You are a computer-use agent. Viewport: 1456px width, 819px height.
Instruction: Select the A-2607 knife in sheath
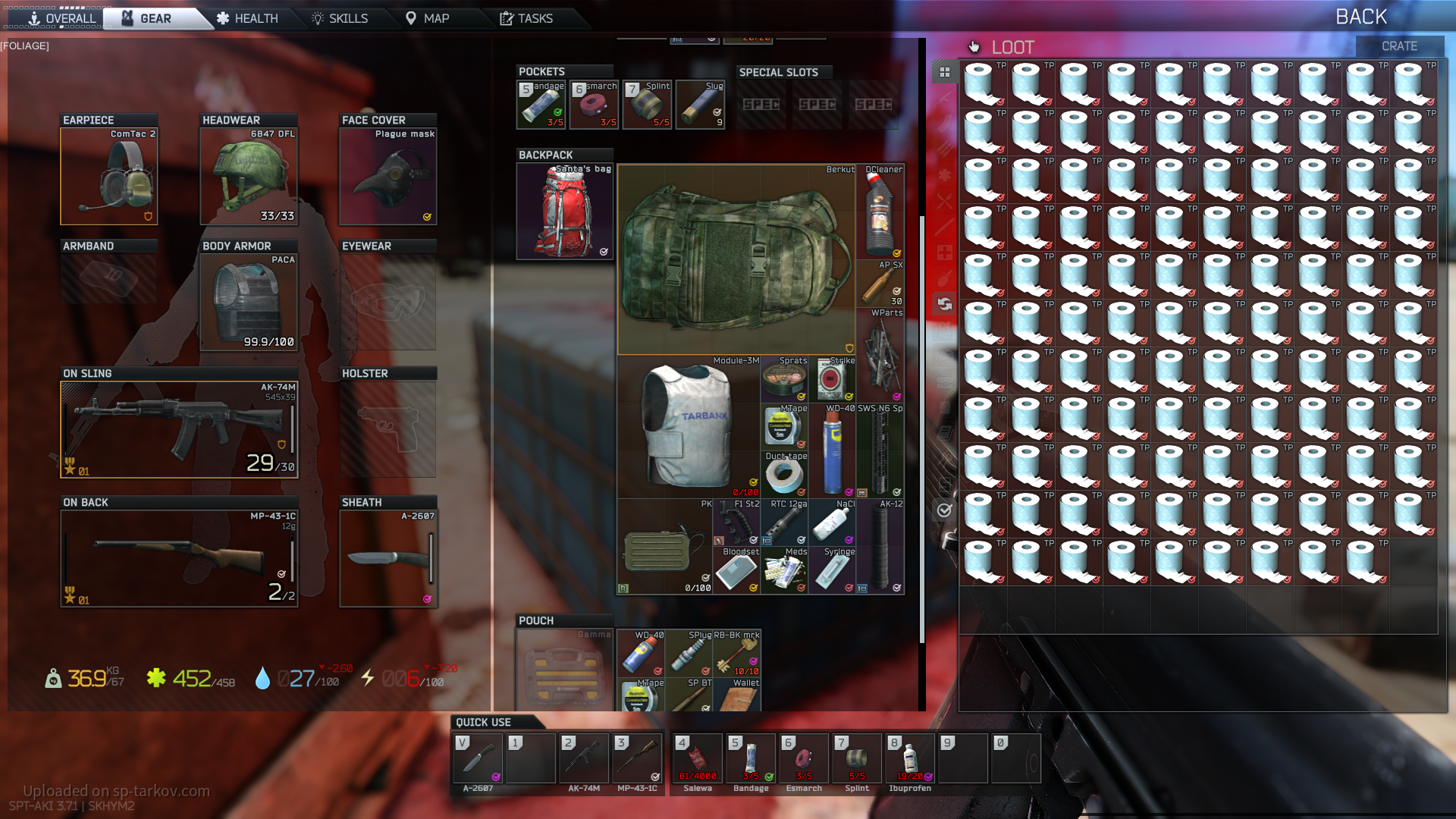pyautogui.click(x=388, y=559)
